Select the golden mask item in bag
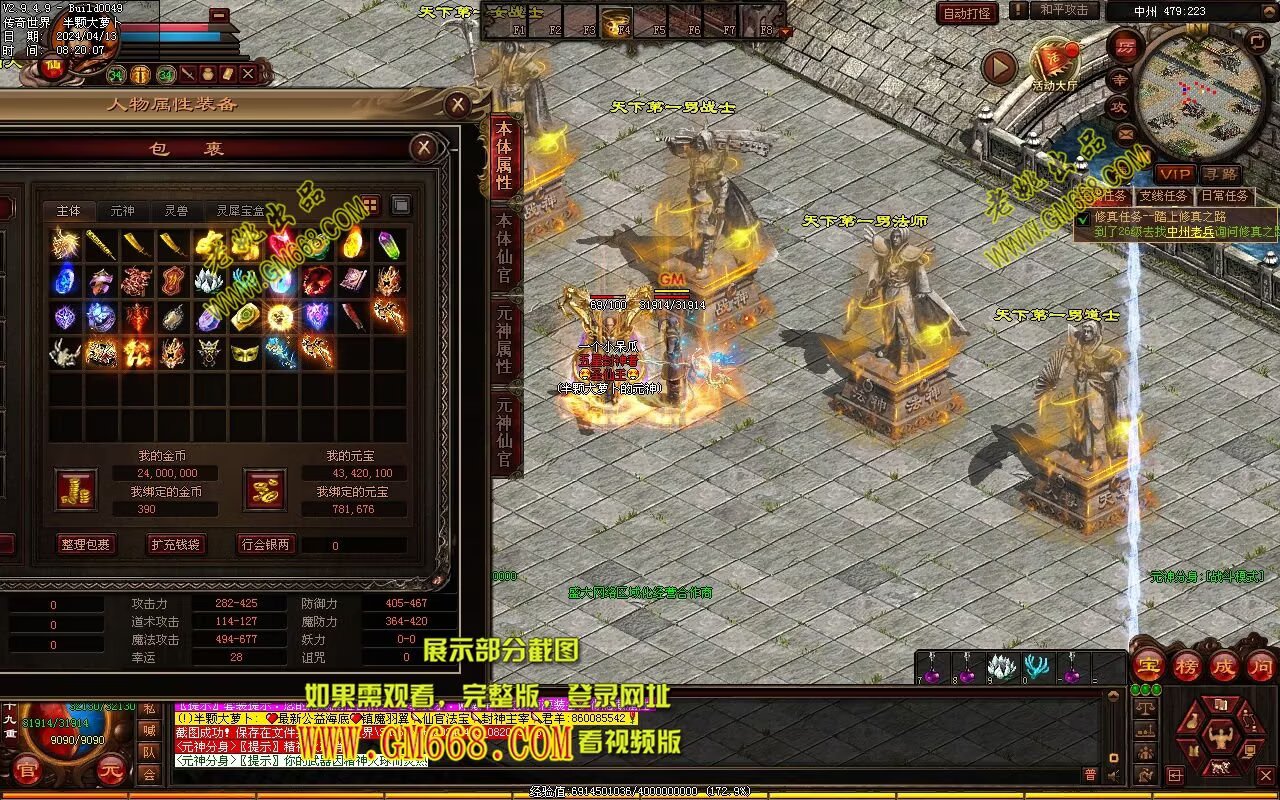Viewport: 1280px width, 800px height. click(x=245, y=351)
